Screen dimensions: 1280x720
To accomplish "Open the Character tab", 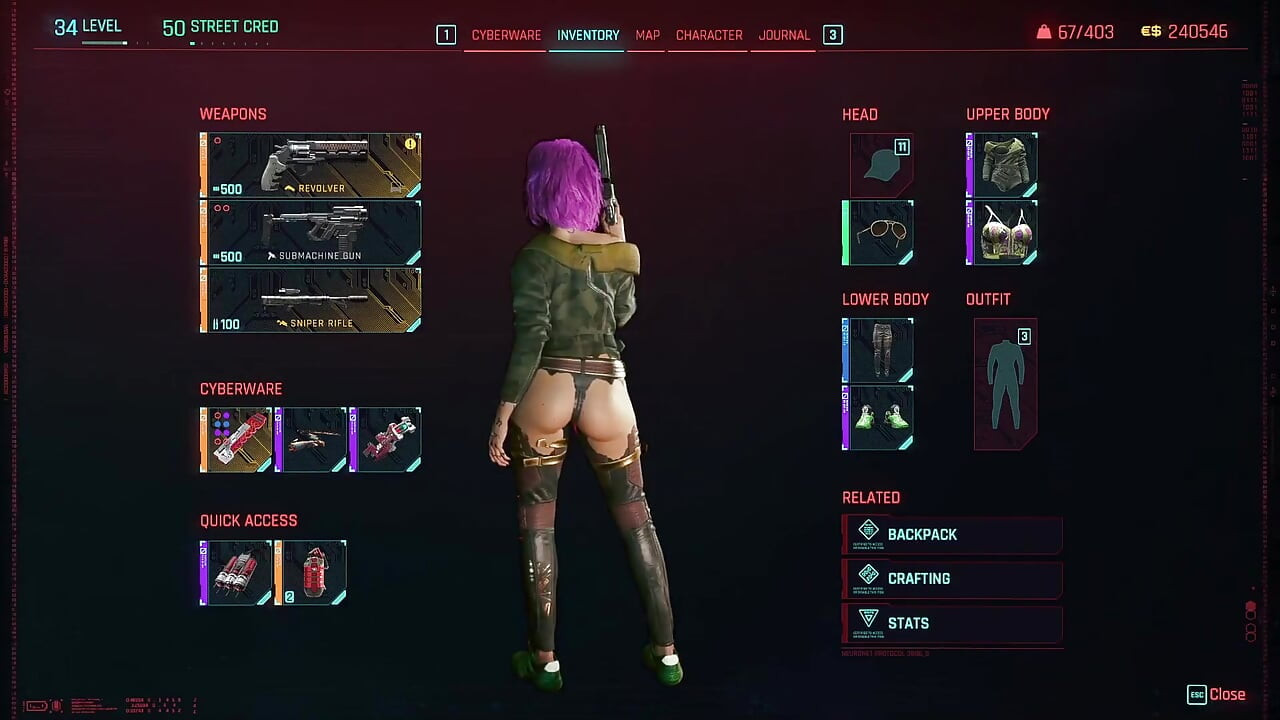I will [708, 35].
